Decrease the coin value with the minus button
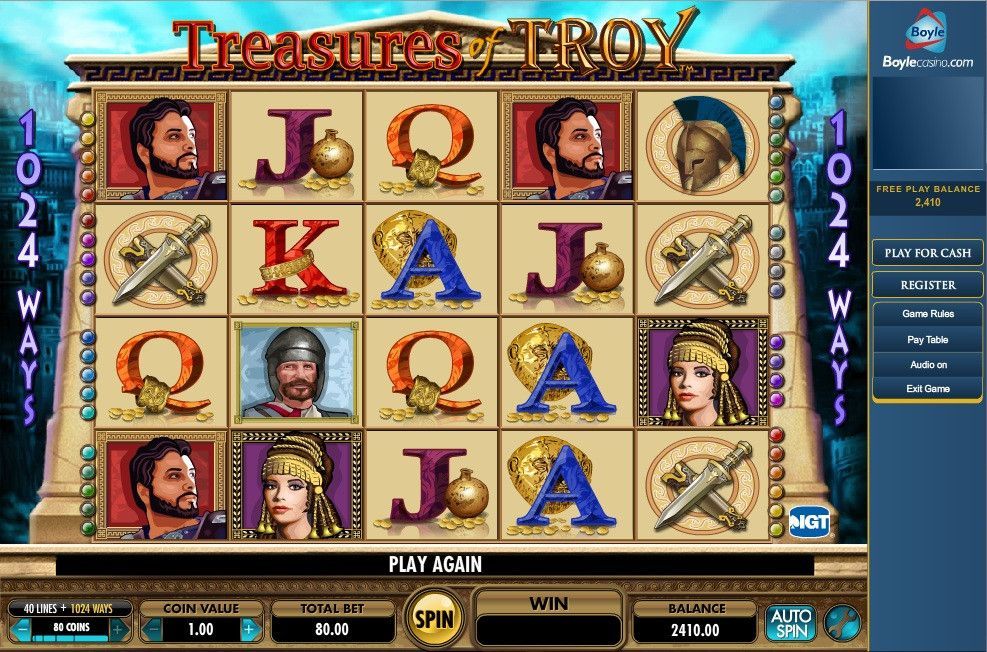This screenshot has width=987, height=652. pos(153,630)
